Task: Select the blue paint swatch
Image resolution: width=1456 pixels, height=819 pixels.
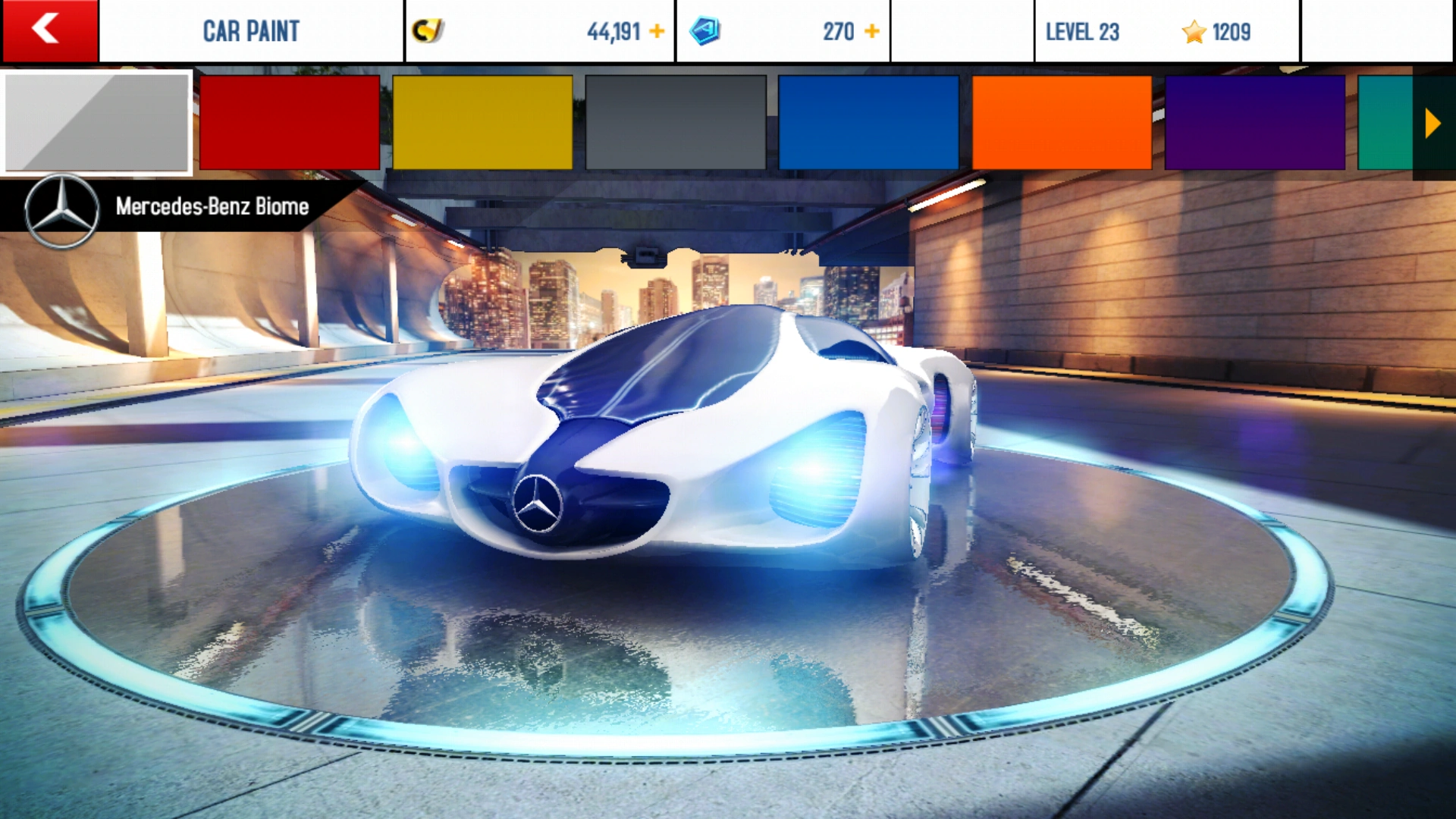Action: click(x=868, y=122)
